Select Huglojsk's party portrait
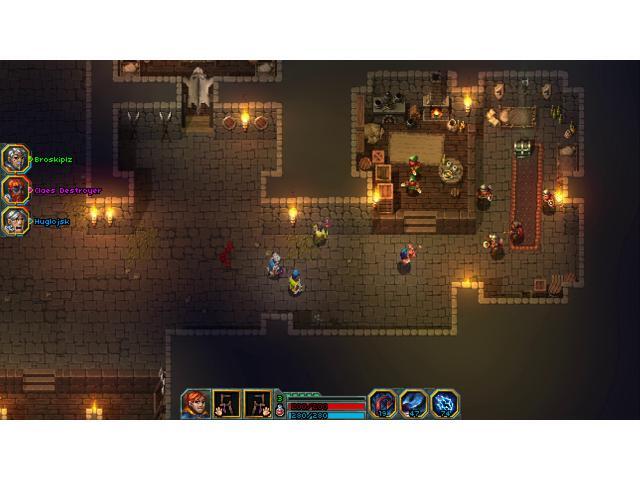Viewport: 640px width, 480px height. (15, 220)
